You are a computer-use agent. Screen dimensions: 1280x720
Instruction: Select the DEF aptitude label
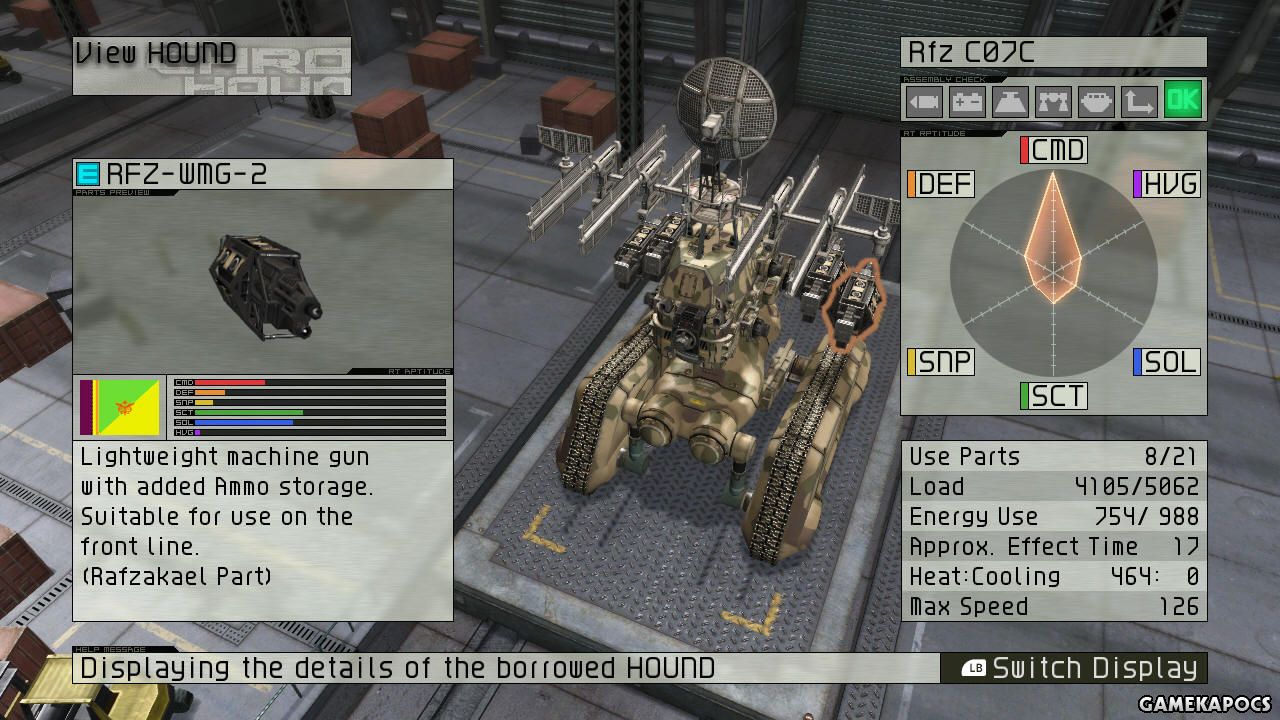pyautogui.click(x=940, y=184)
